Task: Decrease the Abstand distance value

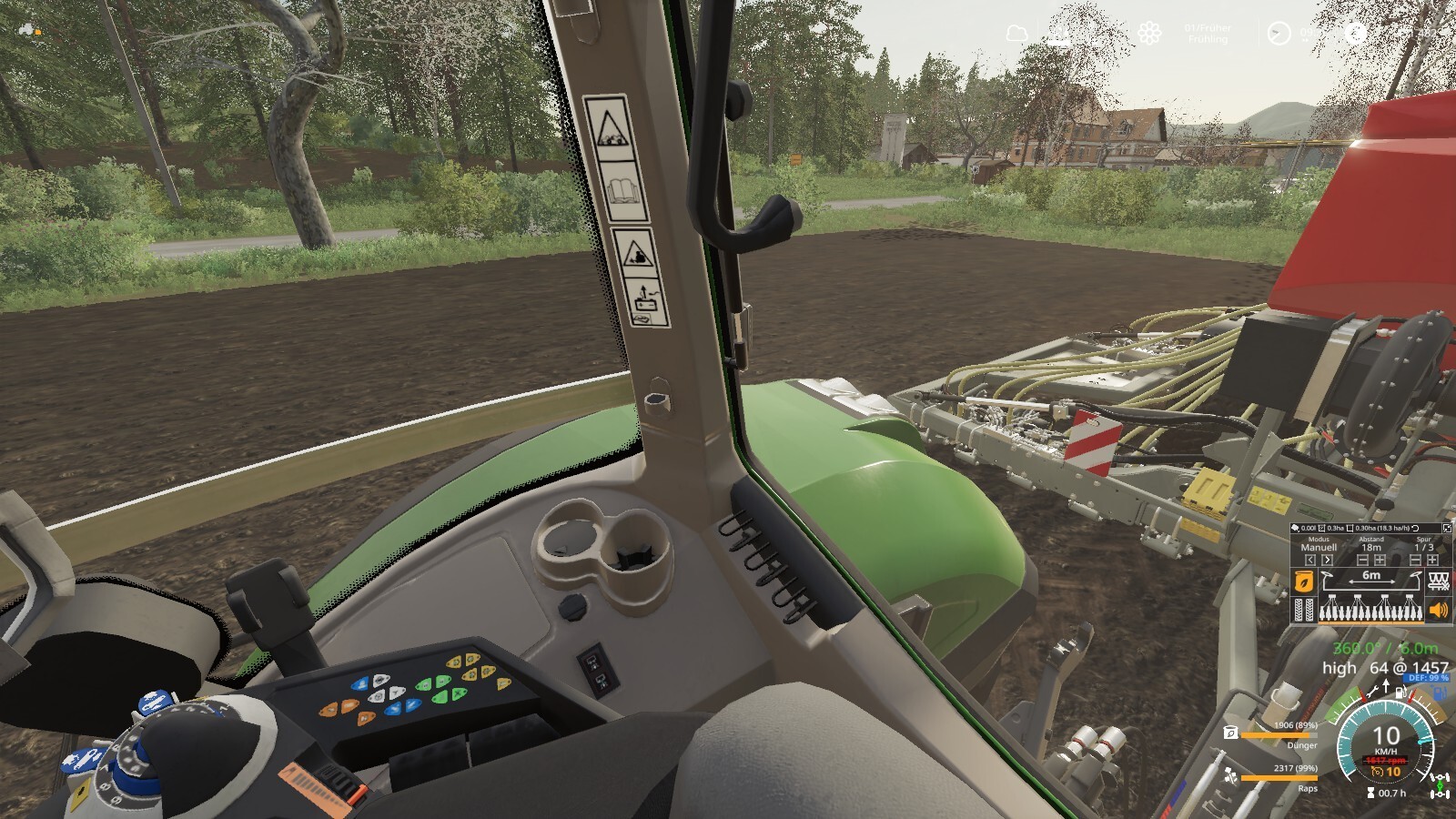Action: coord(1362,561)
